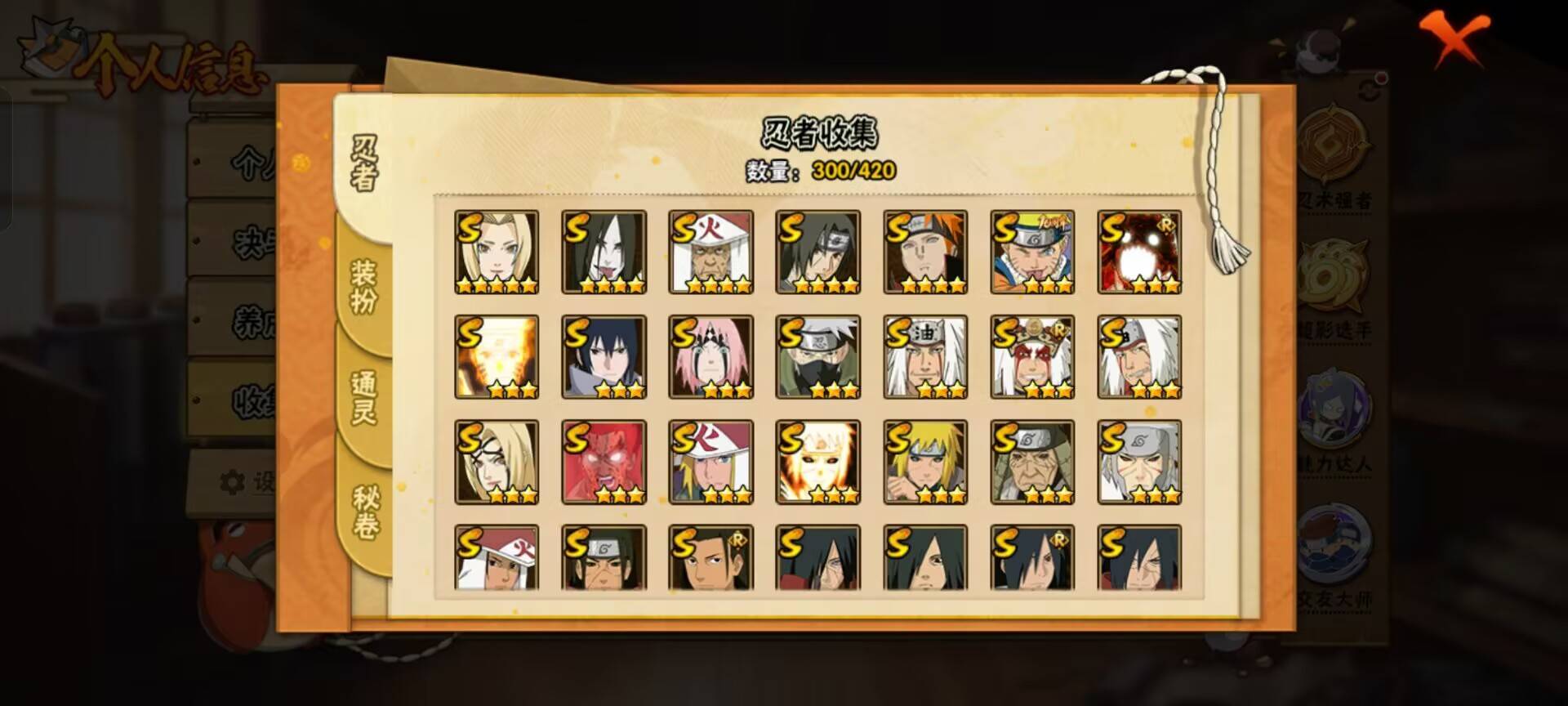This screenshot has width=1568, height=706.
Task: Toggle the masked Kakashi card
Action: [x=818, y=357]
